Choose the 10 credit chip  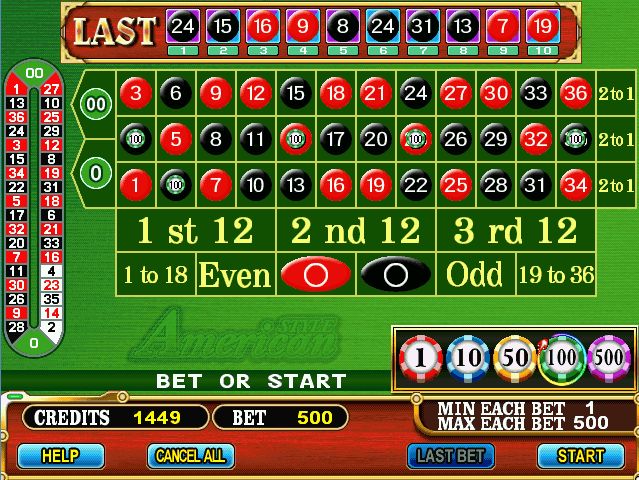(x=466, y=358)
